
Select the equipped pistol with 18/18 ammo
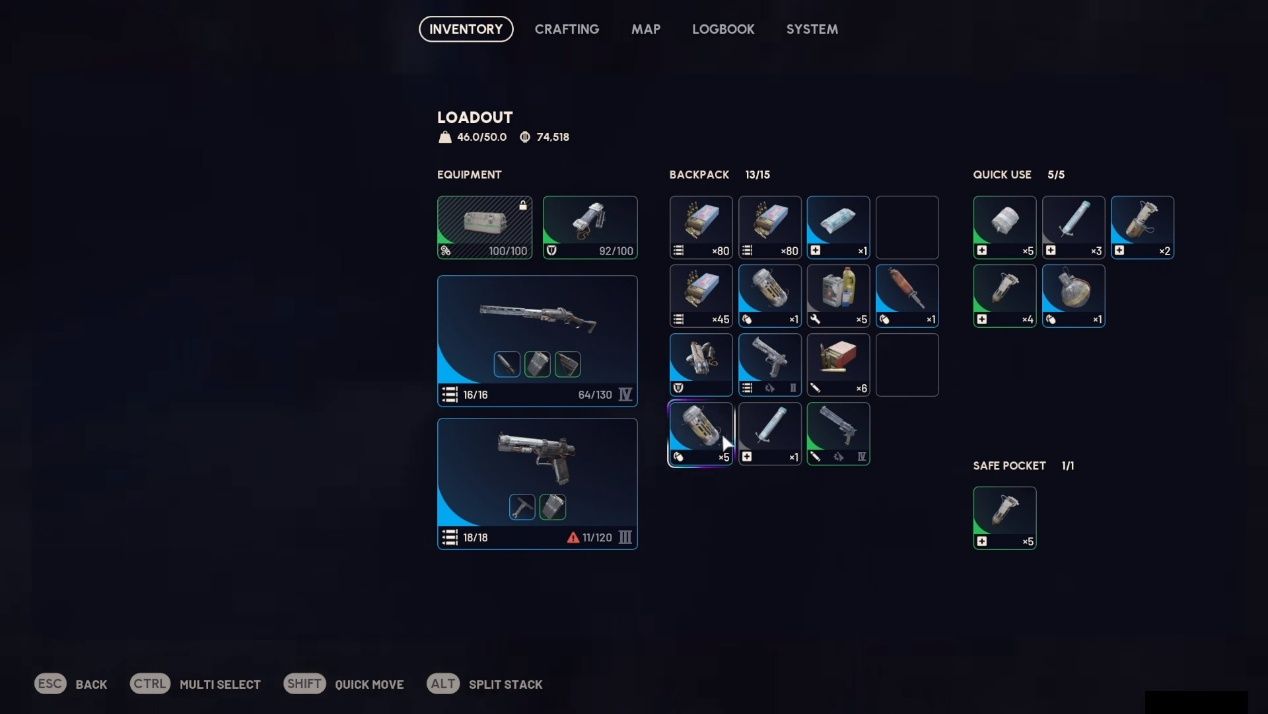pos(537,483)
